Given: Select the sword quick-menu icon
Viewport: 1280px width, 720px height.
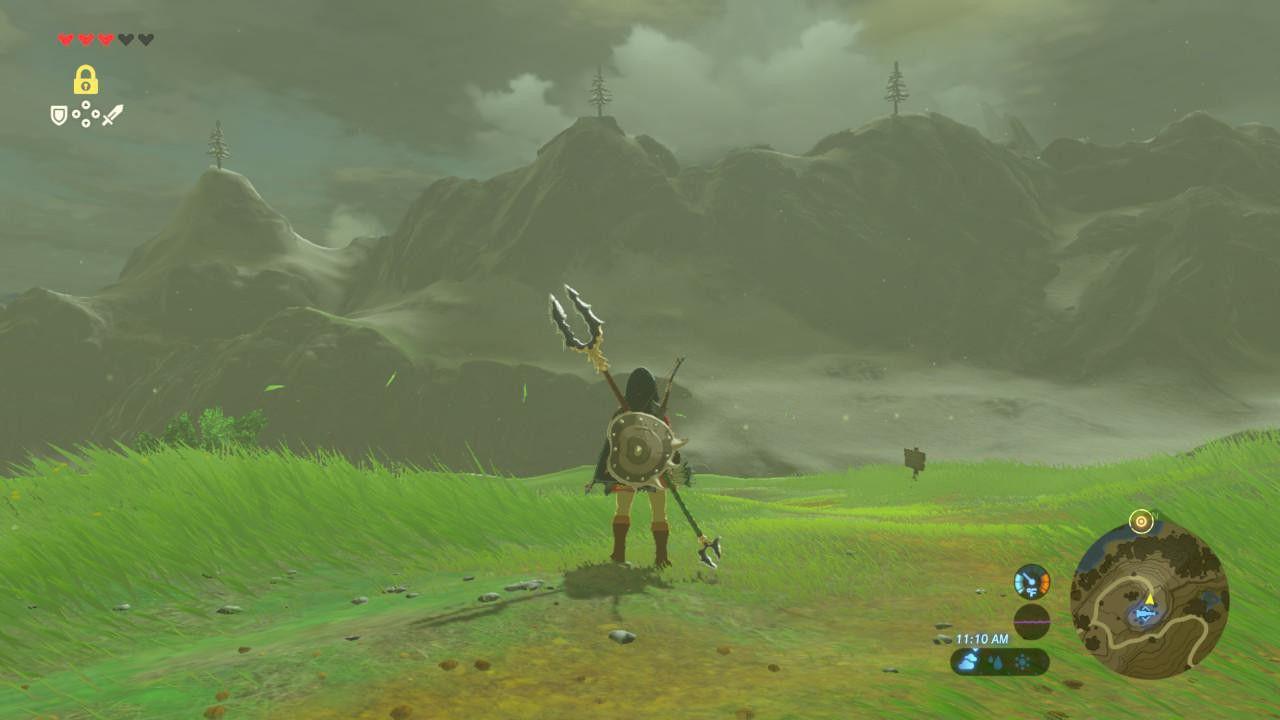Looking at the screenshot, I should pyautogui.click(x=112, y=116).
